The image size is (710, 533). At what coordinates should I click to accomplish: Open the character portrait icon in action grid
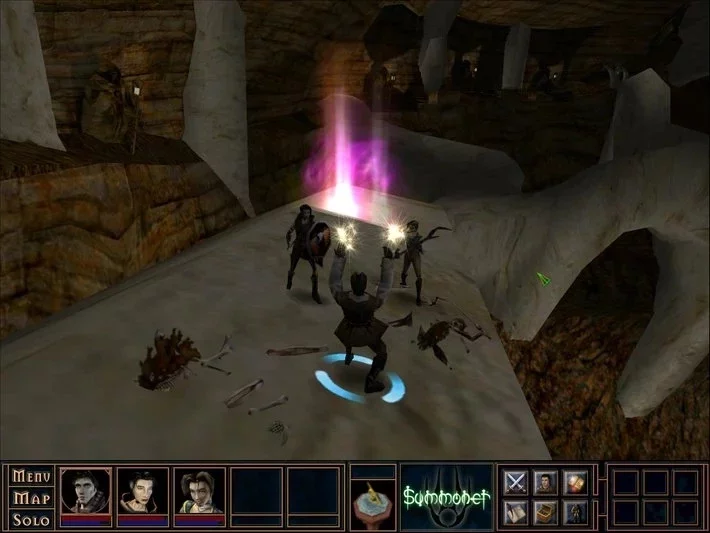point(545,483)
